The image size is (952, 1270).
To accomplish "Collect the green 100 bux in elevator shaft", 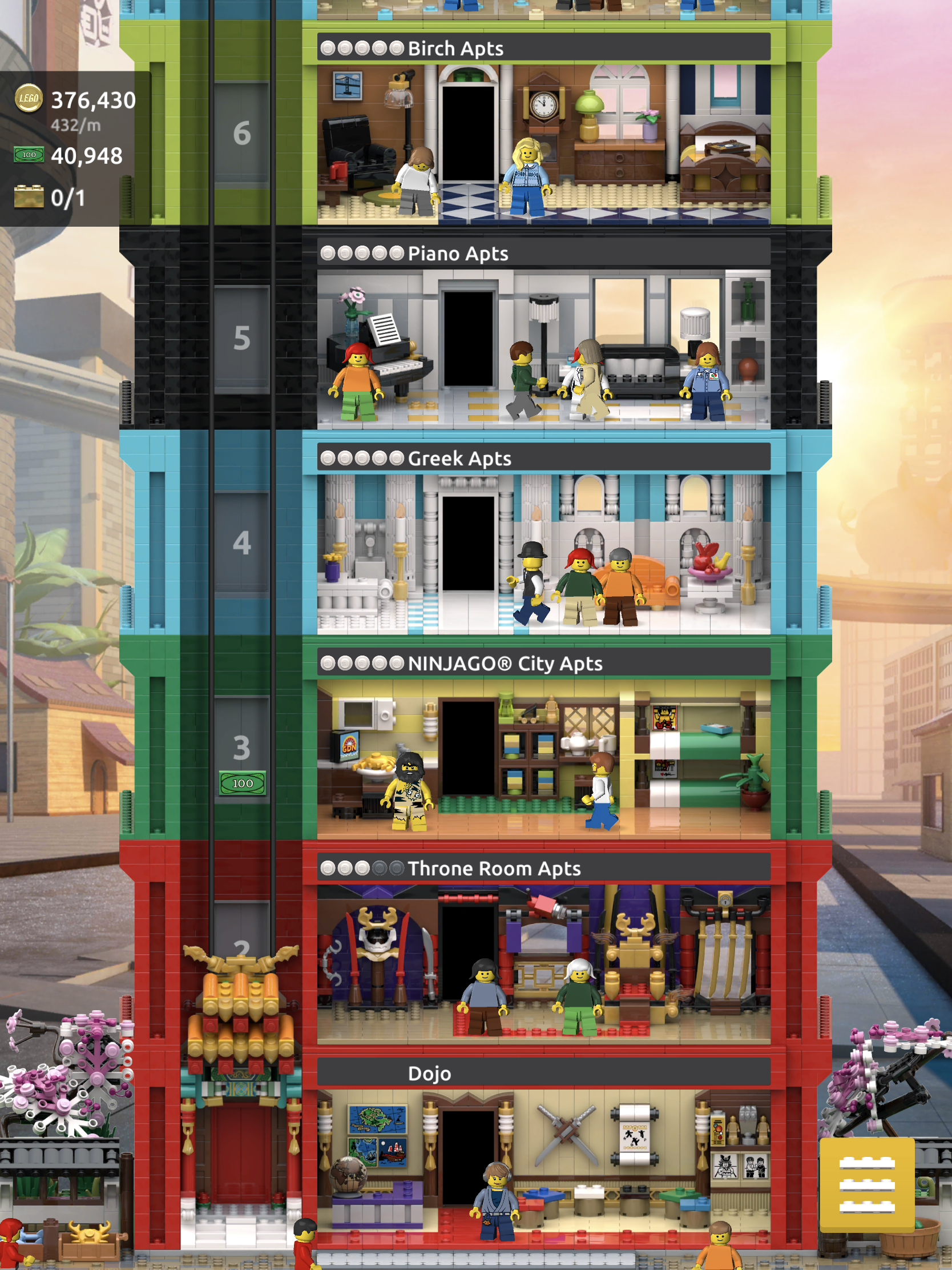I will [242, 783].
